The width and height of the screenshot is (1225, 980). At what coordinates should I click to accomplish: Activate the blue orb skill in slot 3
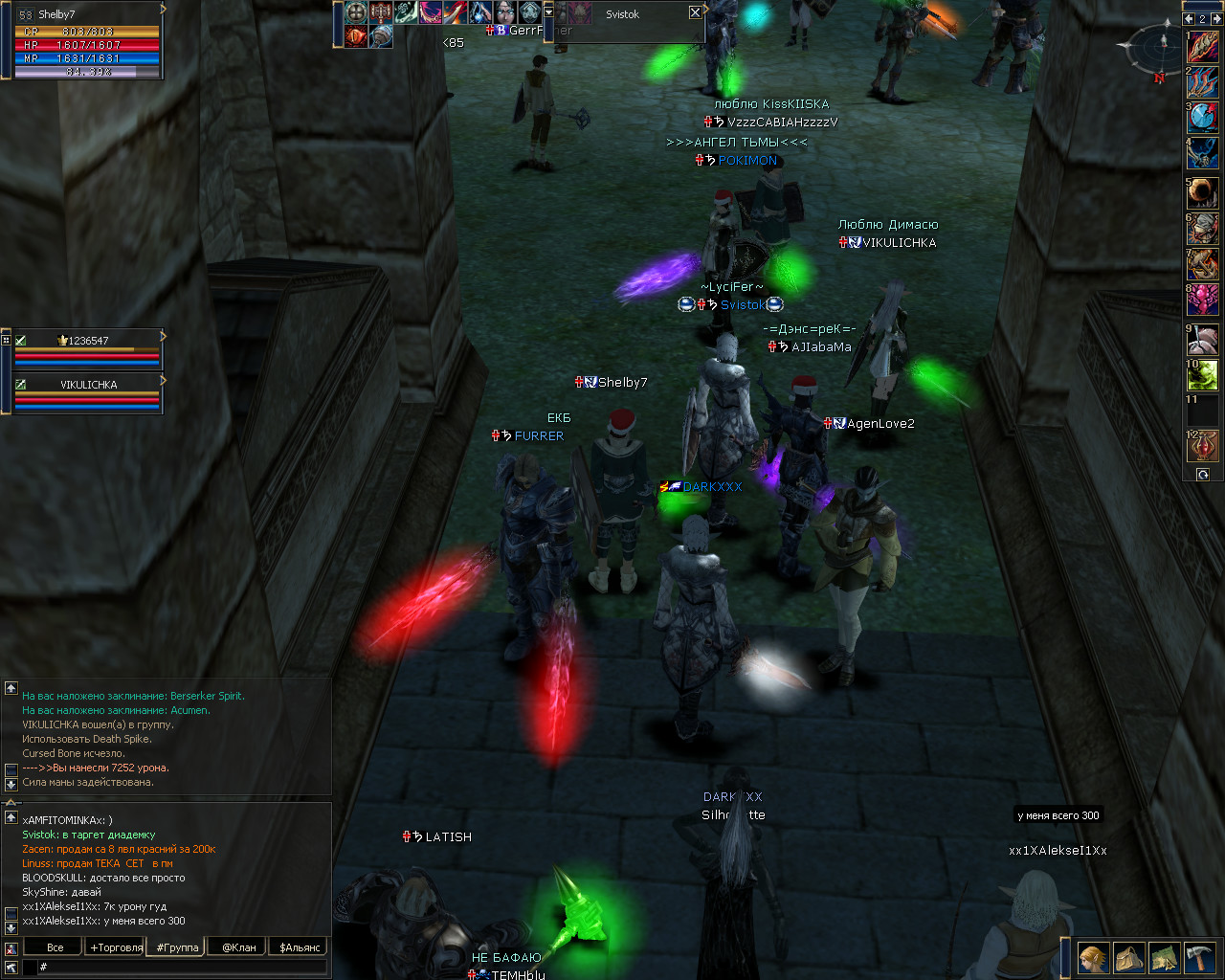tap(1203, 119)
